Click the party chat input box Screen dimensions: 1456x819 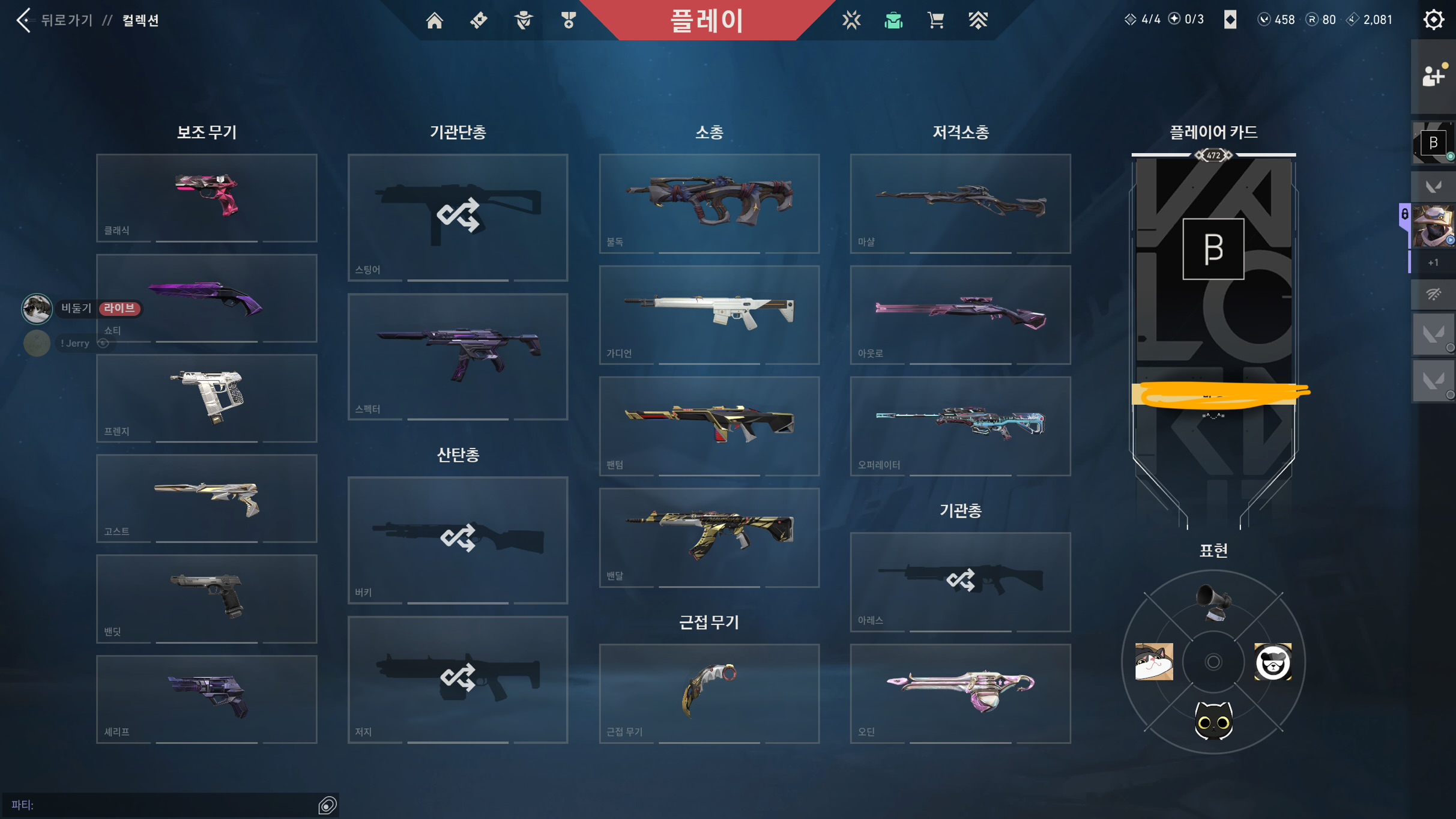coord(162,805)
